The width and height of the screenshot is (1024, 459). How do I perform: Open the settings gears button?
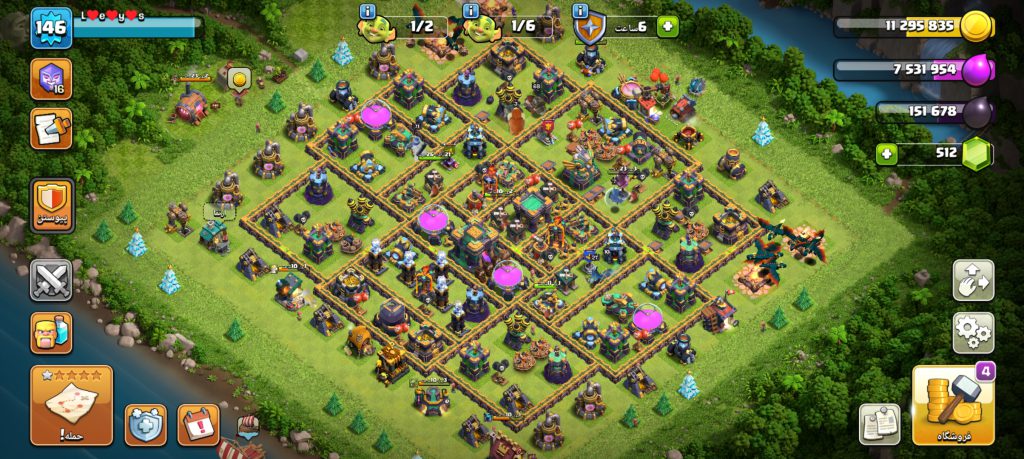click(973, 332)
